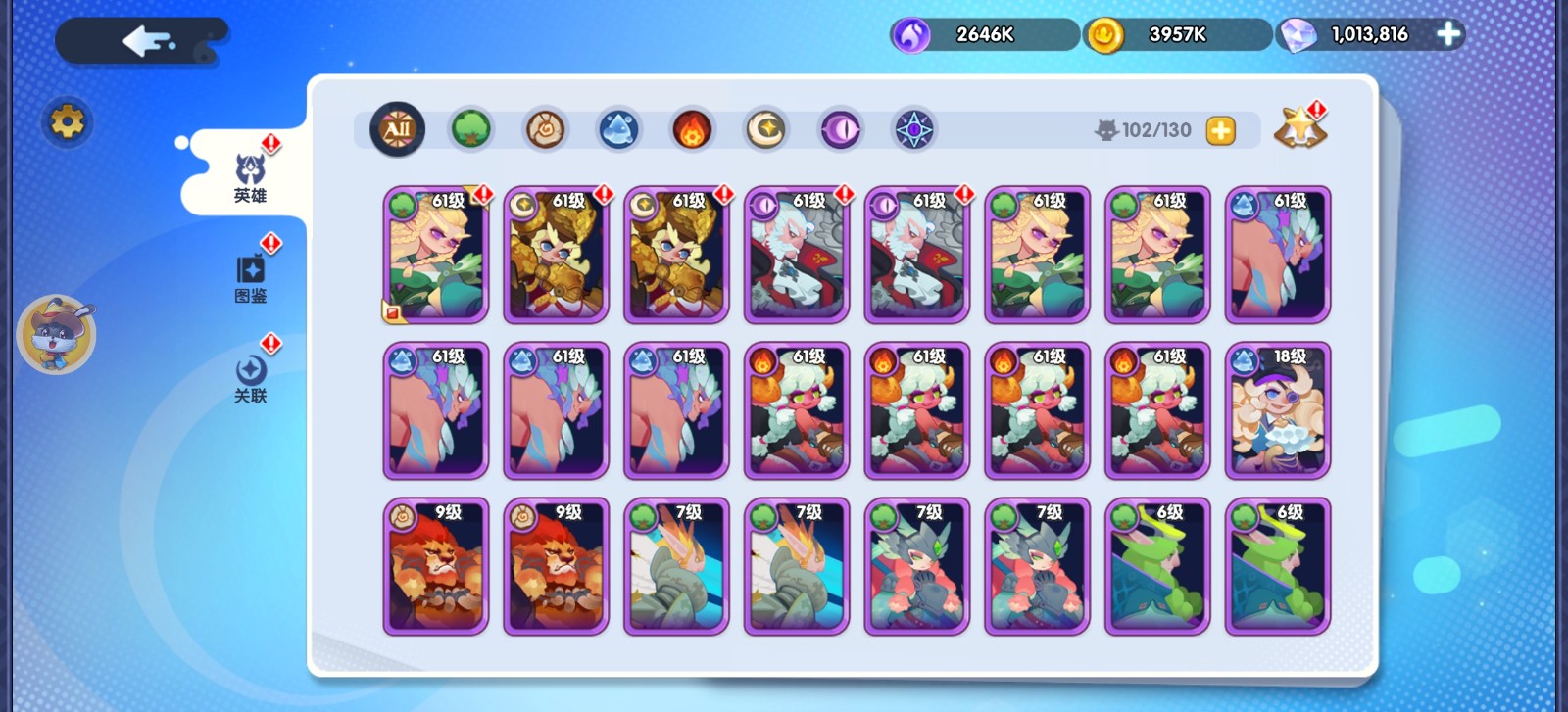Viewport: 1568px width, 712px height.
Task: Filter heroes by the crescent moon element
Action: [x=765, y=129]
